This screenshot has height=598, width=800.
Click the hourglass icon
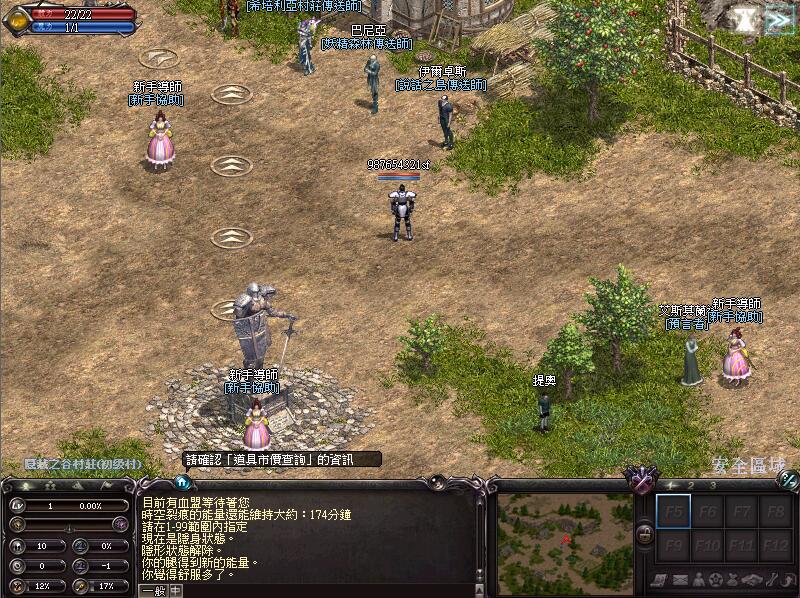pyautogui.click(x=744, y=20)
